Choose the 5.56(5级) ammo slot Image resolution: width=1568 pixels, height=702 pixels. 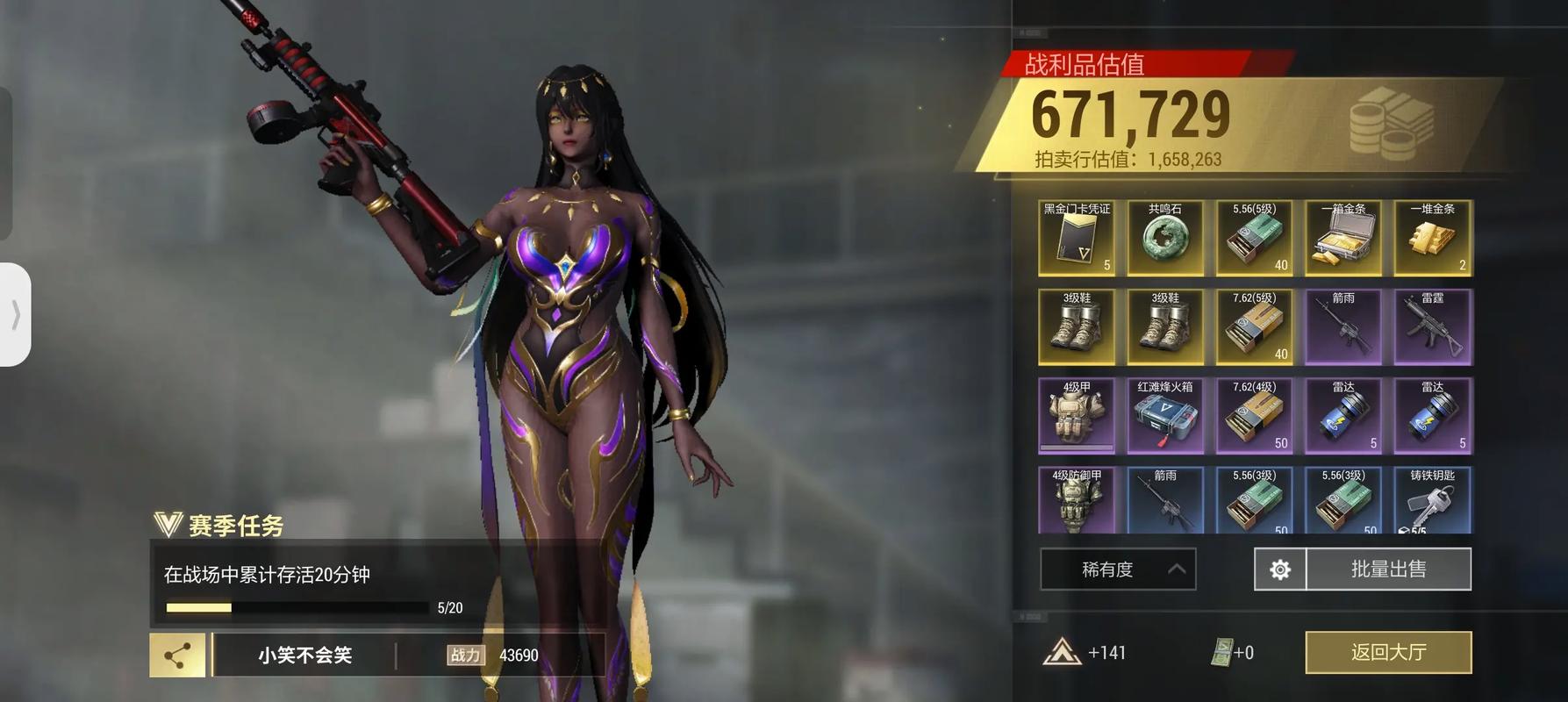(1254, 239)
